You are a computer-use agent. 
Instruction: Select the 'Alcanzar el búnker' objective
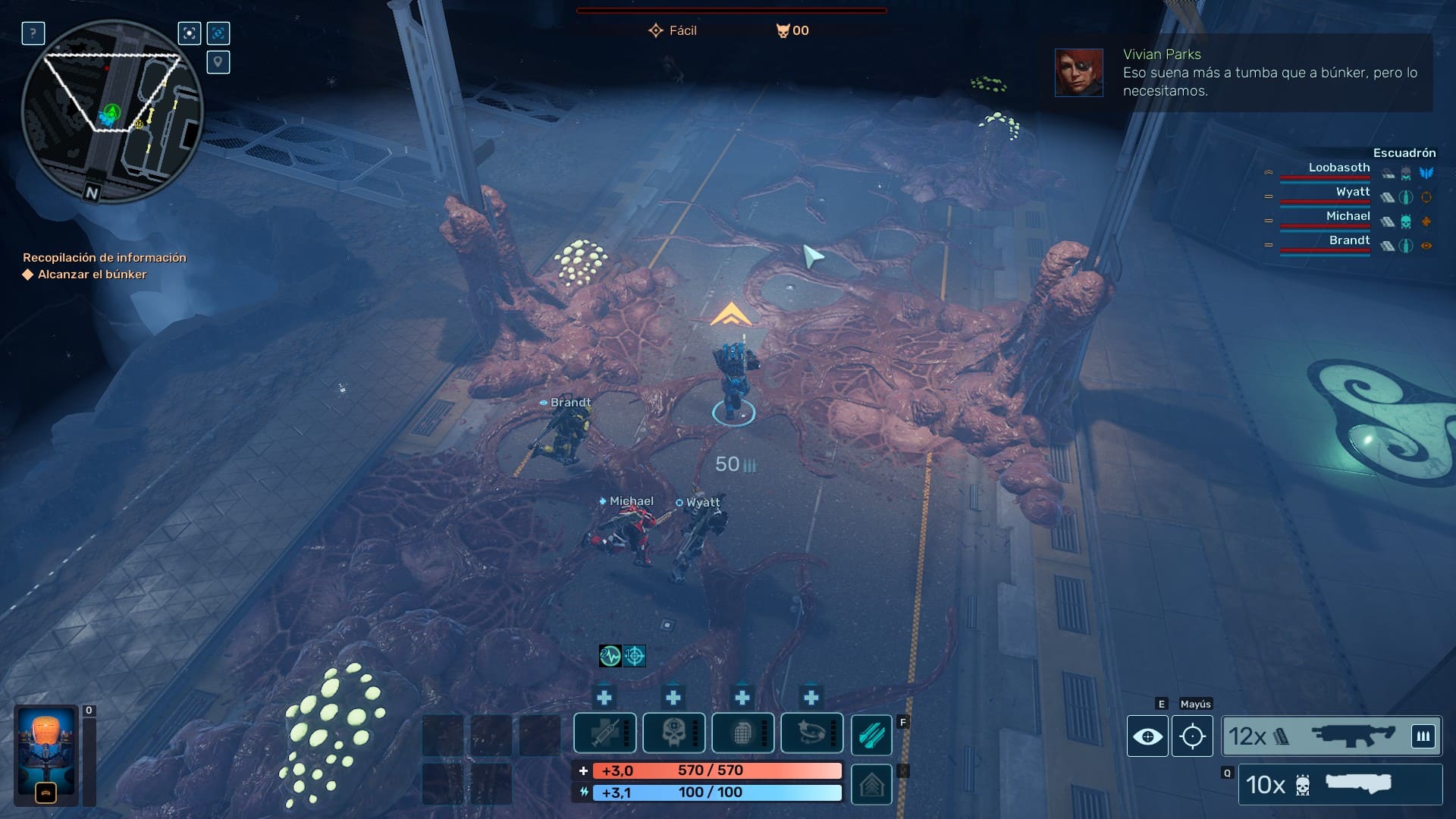coord(92,275)
